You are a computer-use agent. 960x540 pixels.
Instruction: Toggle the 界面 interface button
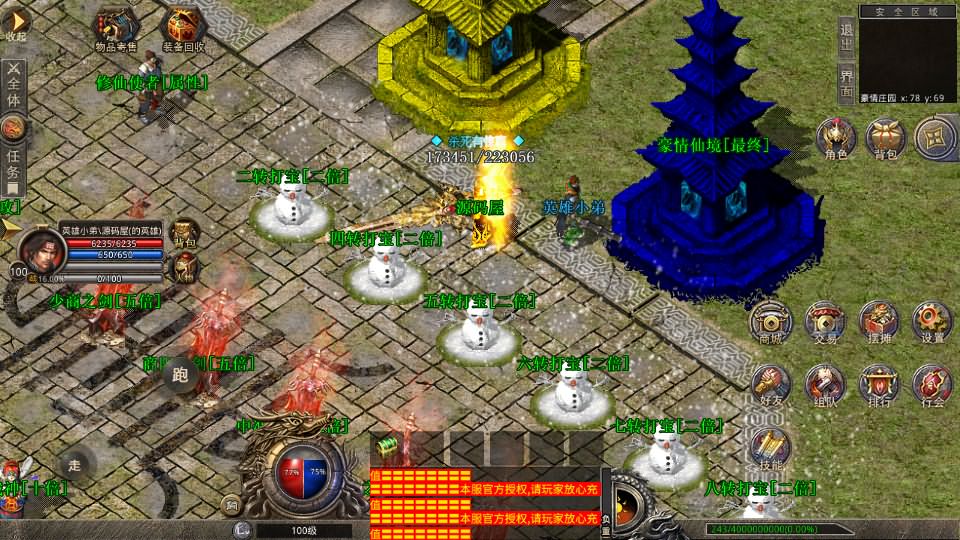click(x=846, y=83)
